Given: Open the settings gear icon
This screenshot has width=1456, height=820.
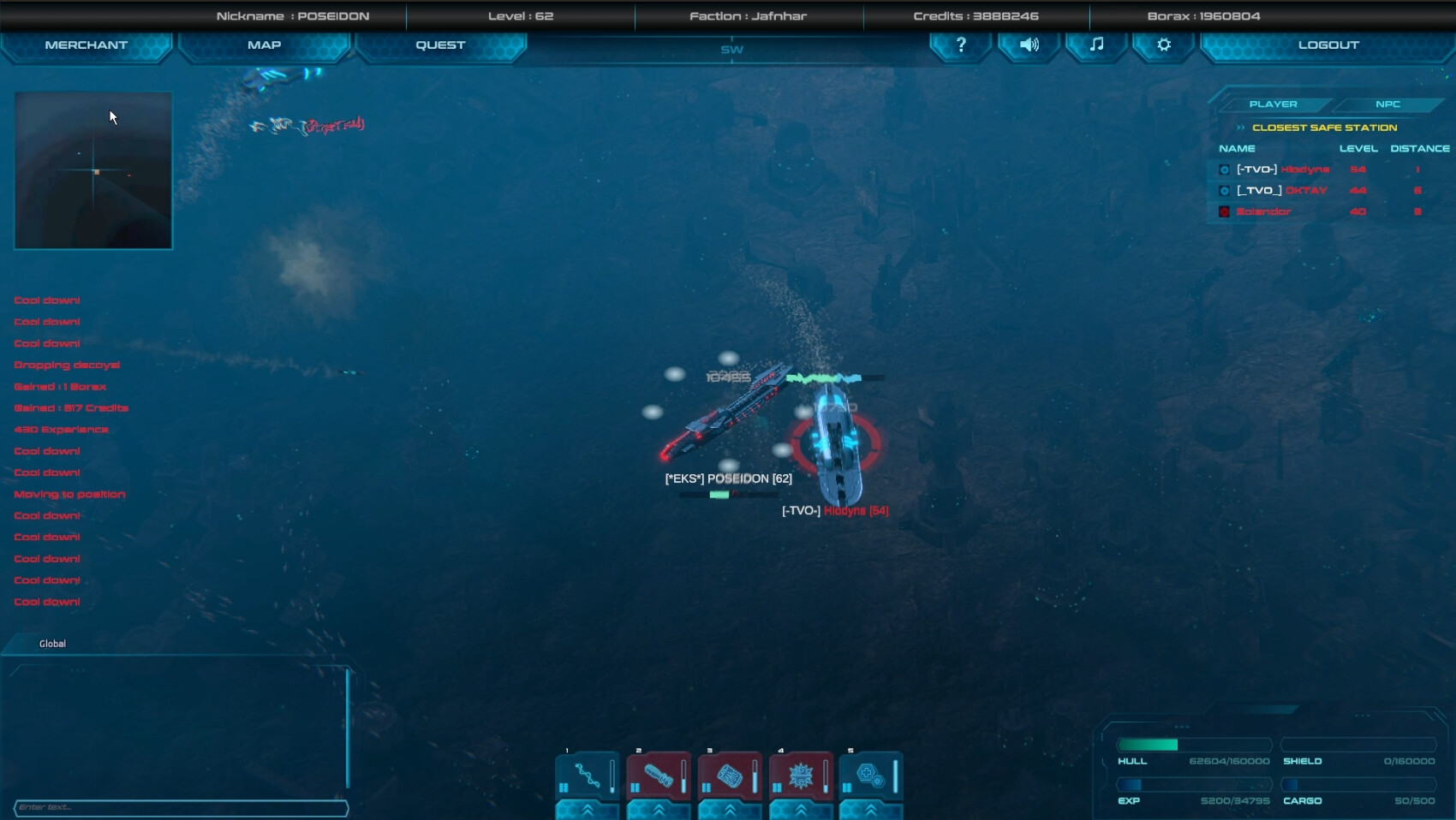Looking at the screenshot, I should click(x=1162, y=45).
